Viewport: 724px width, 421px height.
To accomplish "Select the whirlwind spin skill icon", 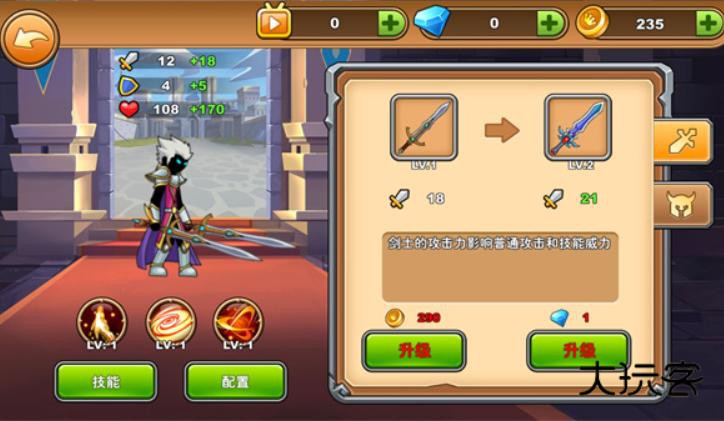I will tap(171, 321).
